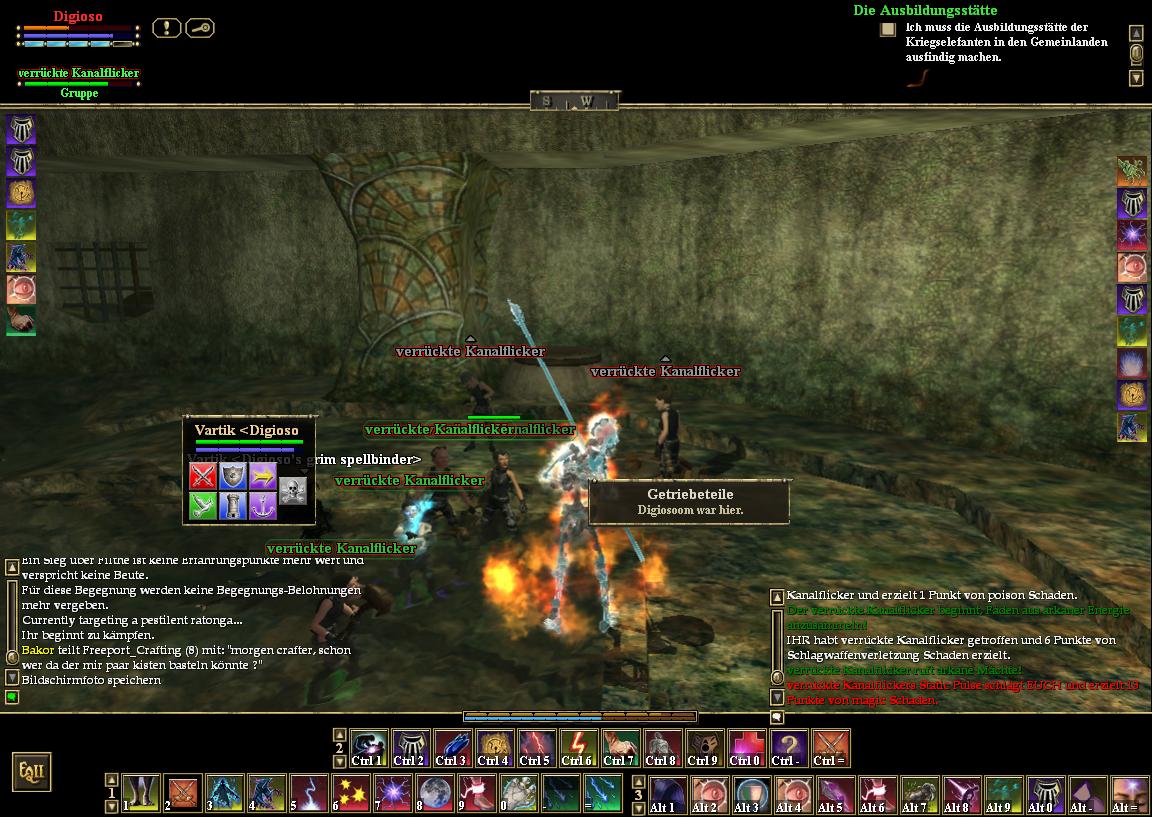The width and height of the screenshot is (1152, 817).
Task: Trigger the crossed swords ability in slot 2
Action: point(183,791)
